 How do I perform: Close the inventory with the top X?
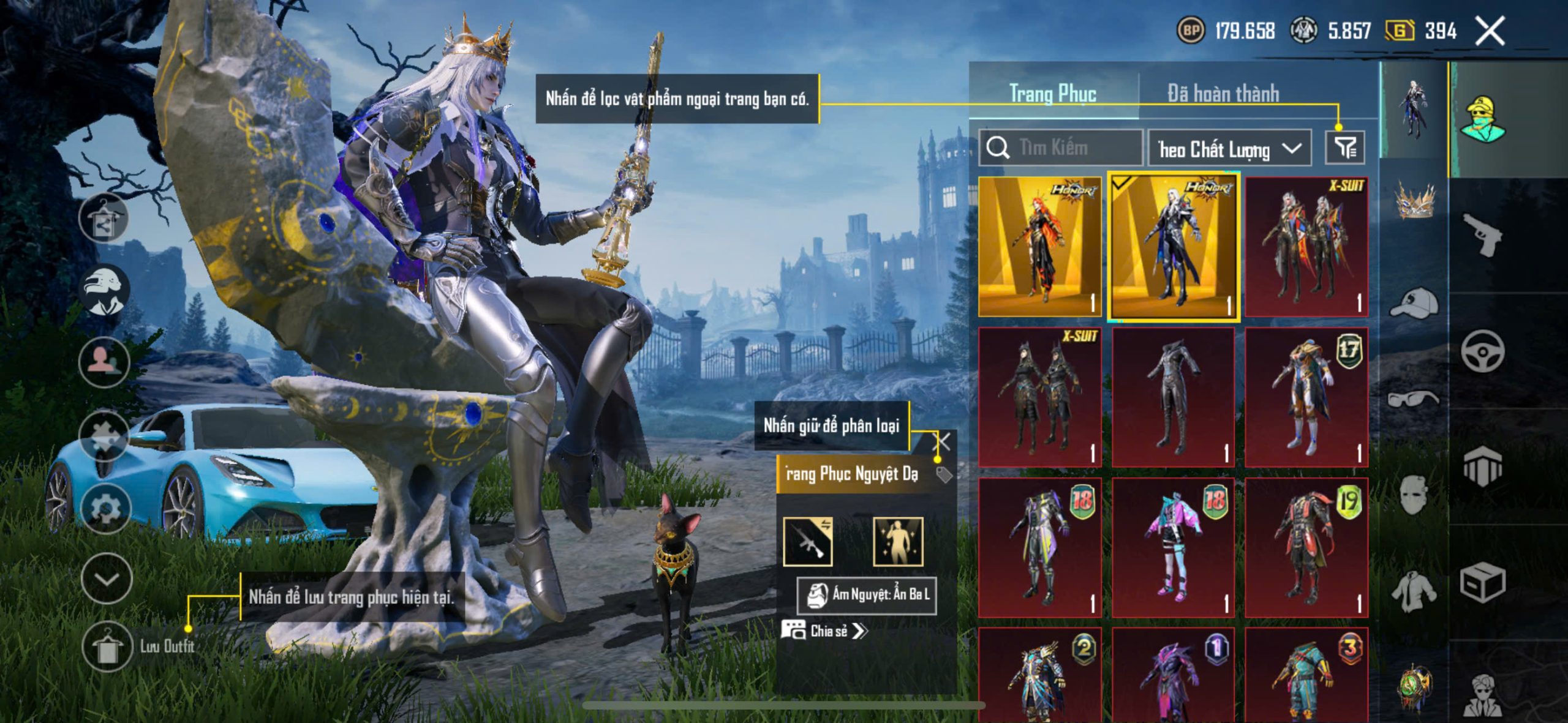[1490, 31]
